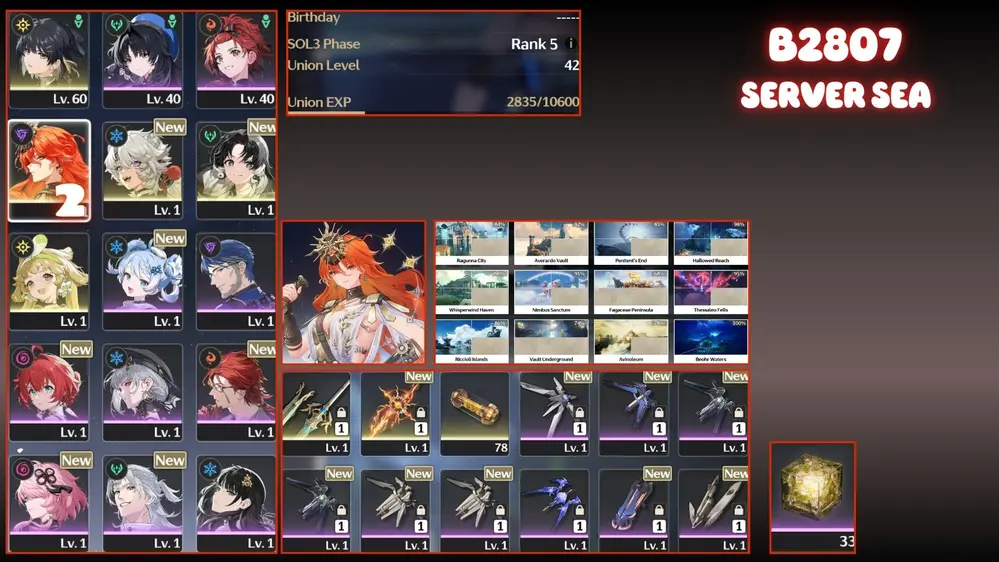Select the highlighted orange-haired character marked 2
This screenshot has height=562, width=999.
tap(49, 171)
